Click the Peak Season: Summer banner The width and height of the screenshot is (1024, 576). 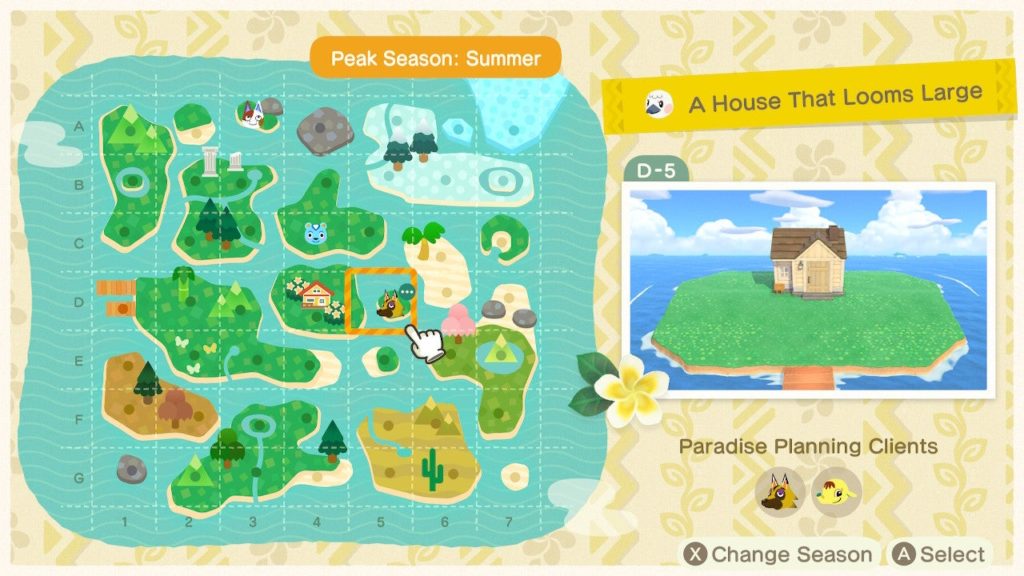[x=435, y=58]
